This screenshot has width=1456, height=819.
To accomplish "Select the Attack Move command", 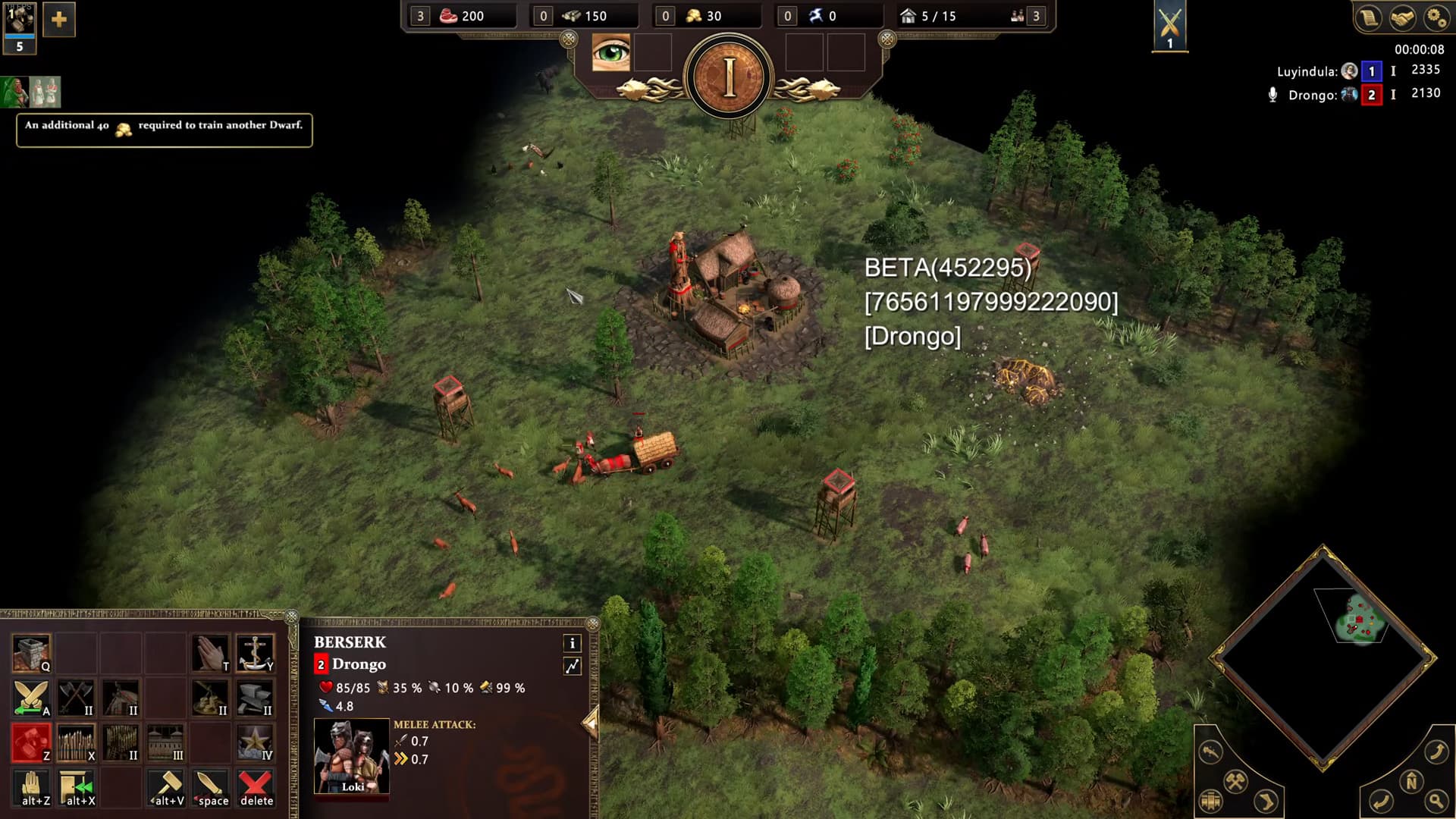I will (x=30, y=698).
